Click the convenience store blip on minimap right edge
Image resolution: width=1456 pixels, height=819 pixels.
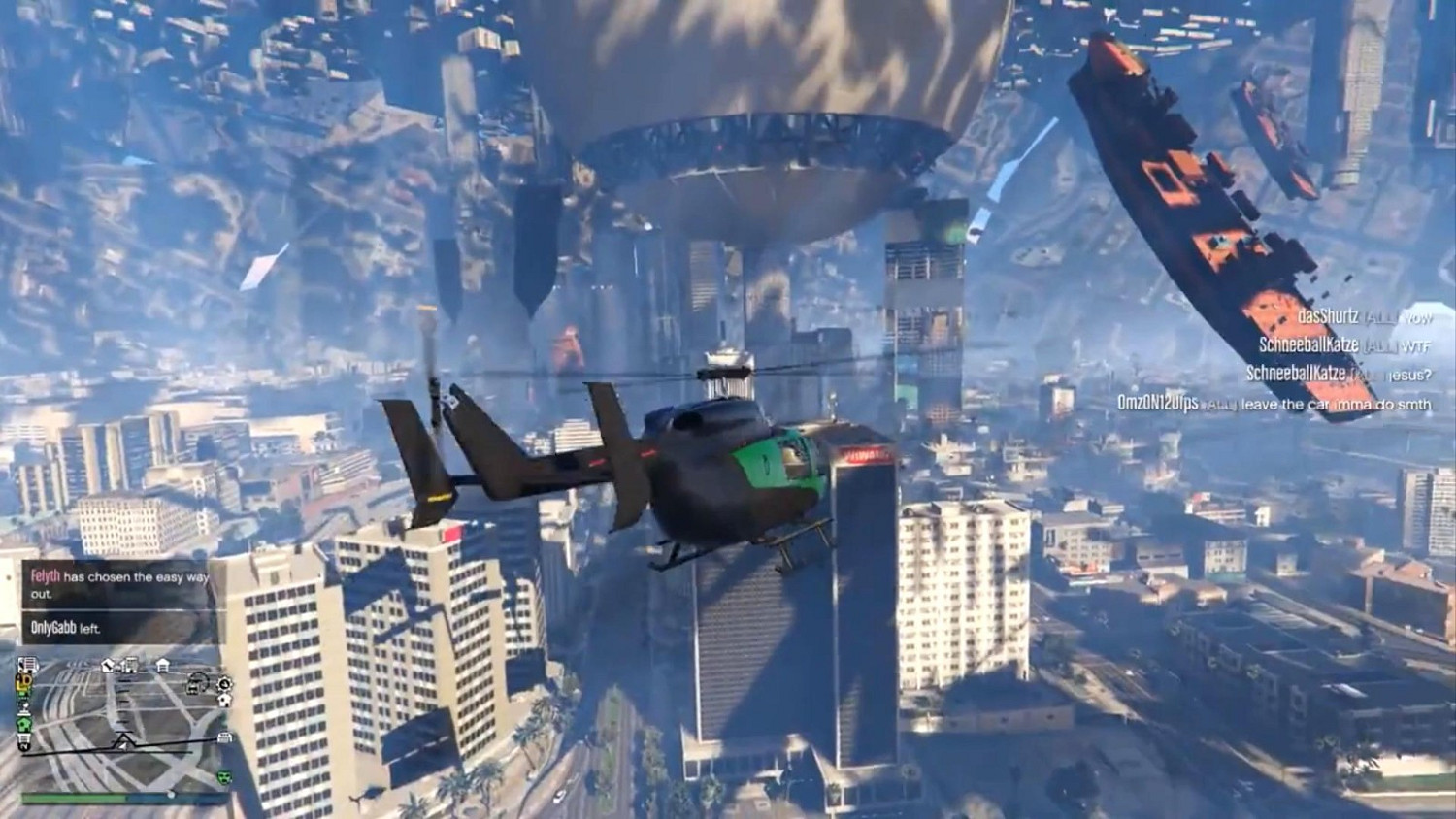pos(224,738)
